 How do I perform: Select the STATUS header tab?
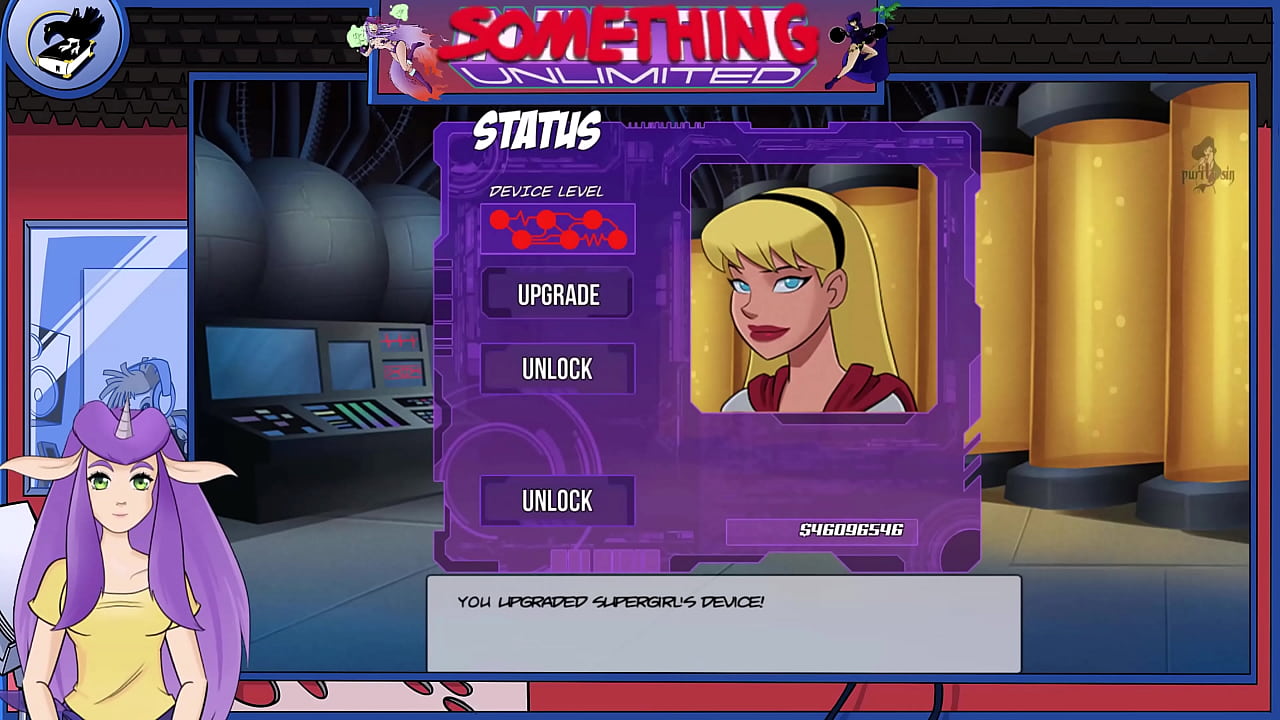537,130
